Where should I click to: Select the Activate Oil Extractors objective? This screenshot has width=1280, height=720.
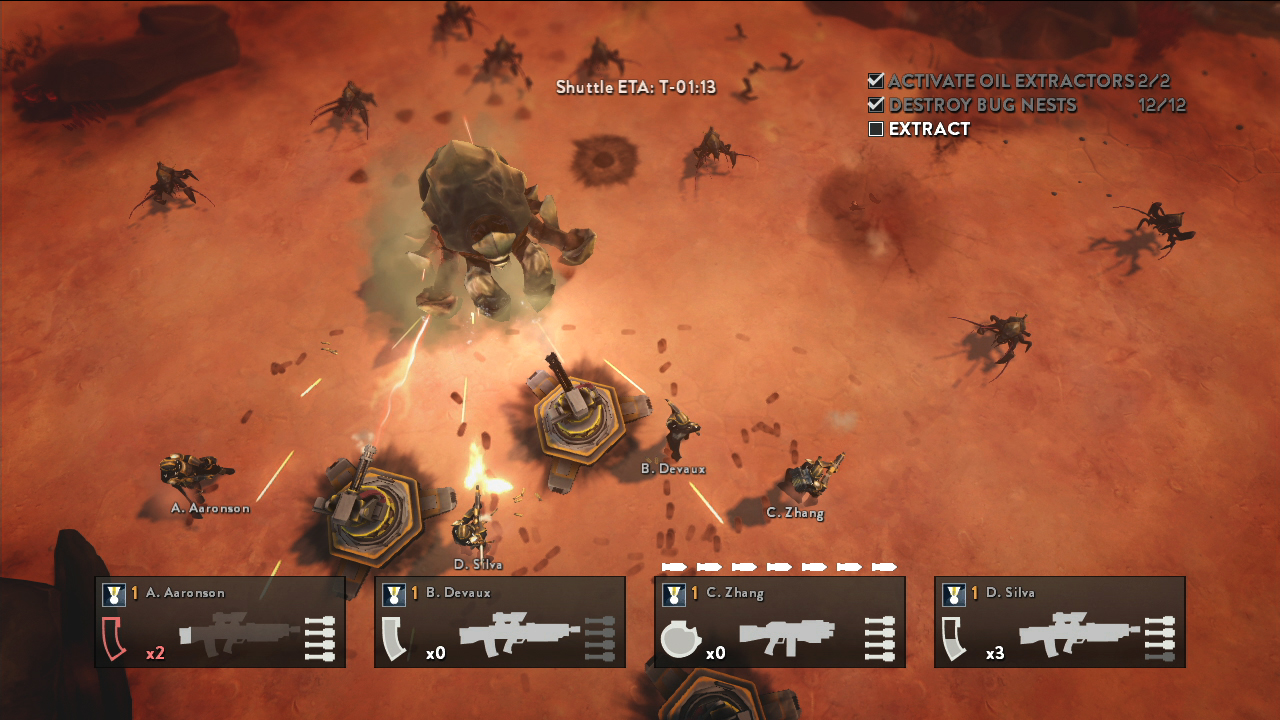coord(1010,81)
